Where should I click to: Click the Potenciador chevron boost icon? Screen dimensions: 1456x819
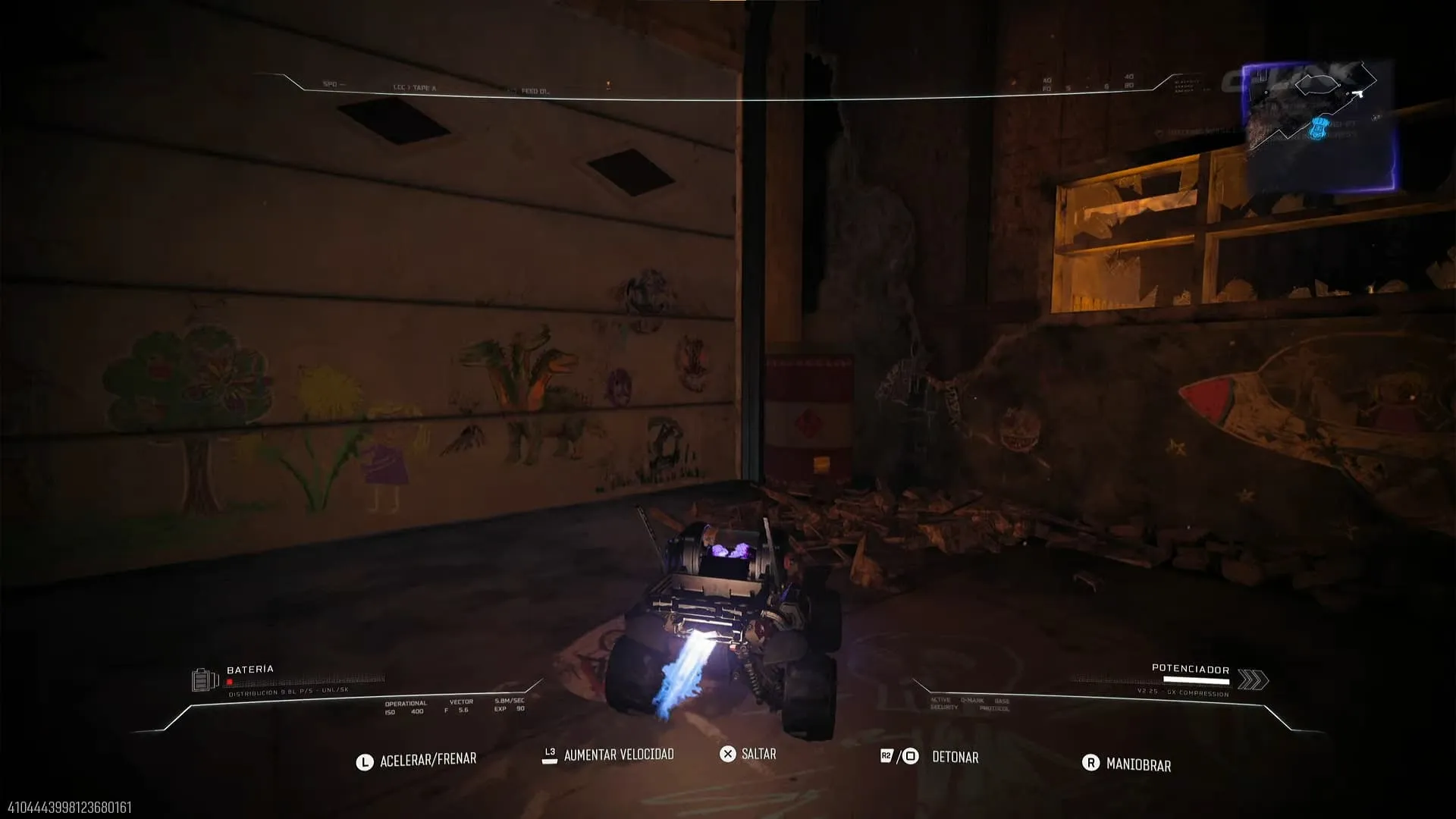point(1252,680)
